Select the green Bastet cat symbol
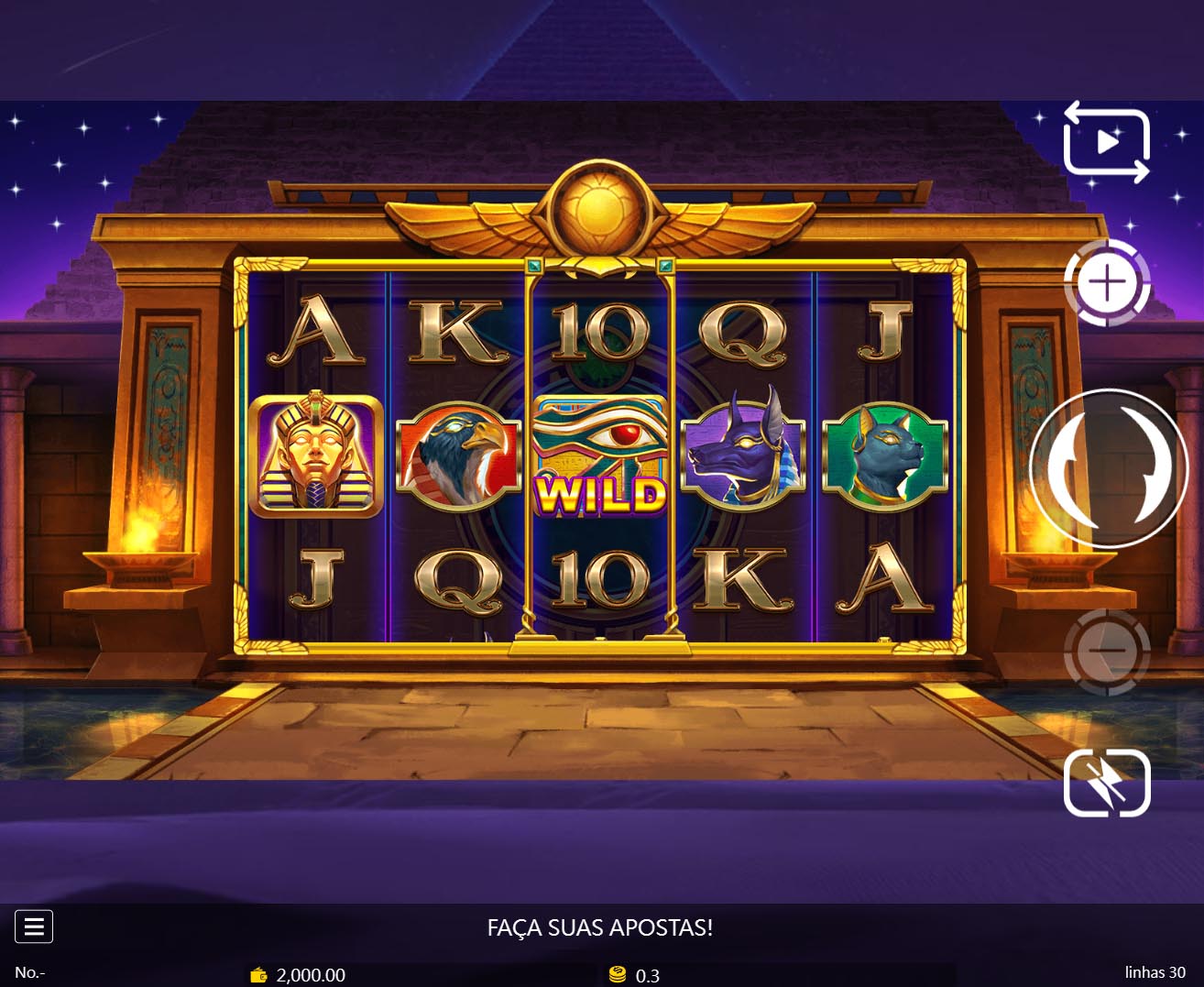This screenshot has height=987, width=1204. (x=883, y=456)
